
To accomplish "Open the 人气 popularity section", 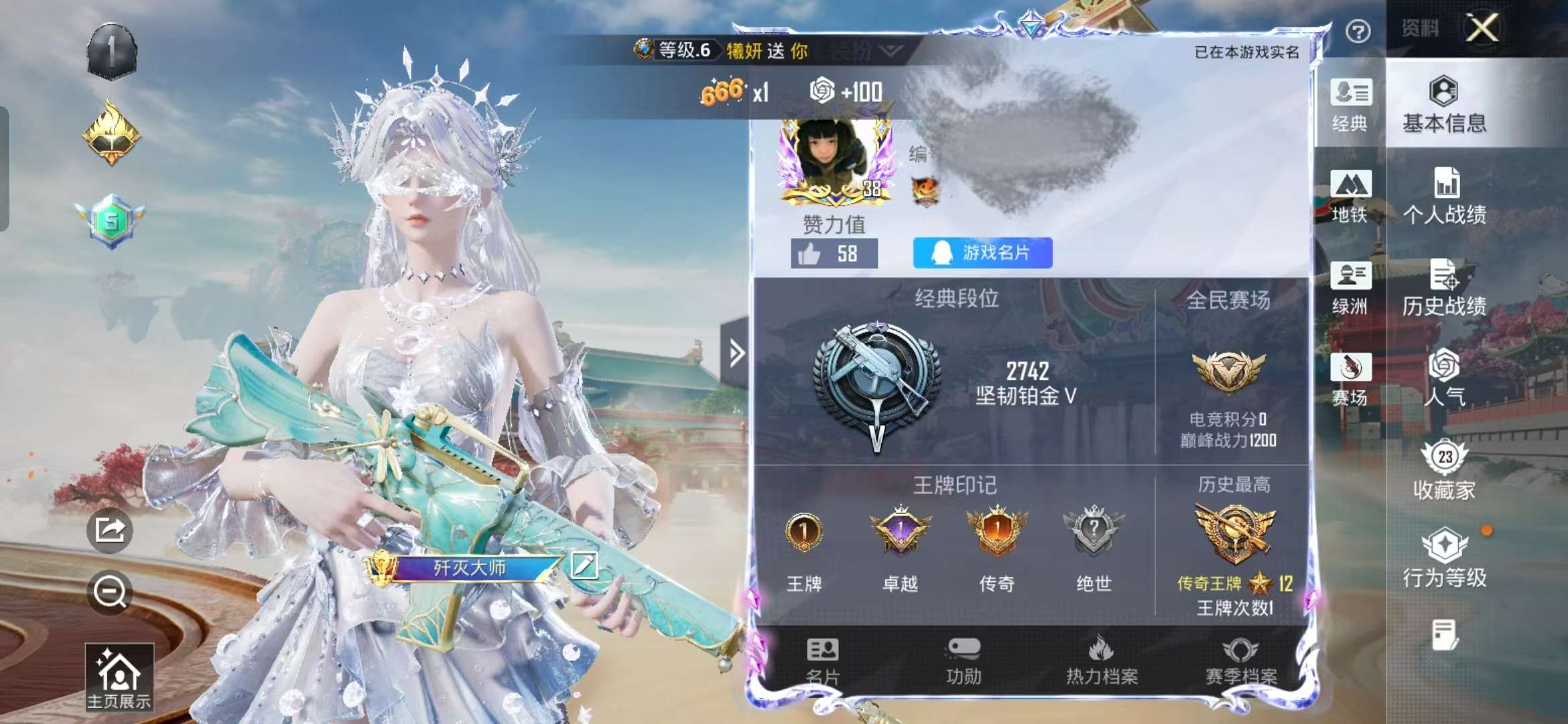I will (x=1445, y=378).
